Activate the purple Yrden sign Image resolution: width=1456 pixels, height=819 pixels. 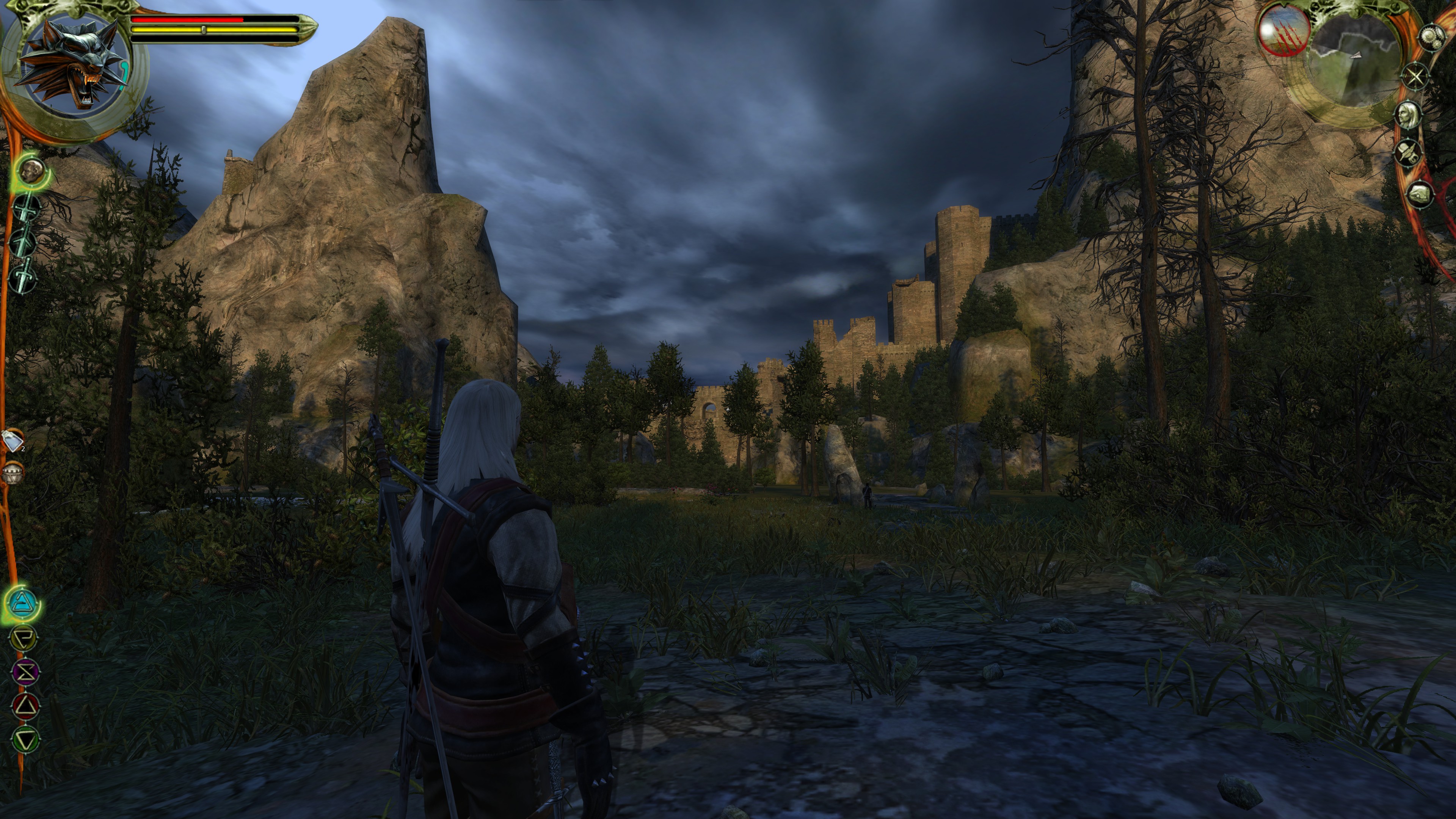point(25,672)
